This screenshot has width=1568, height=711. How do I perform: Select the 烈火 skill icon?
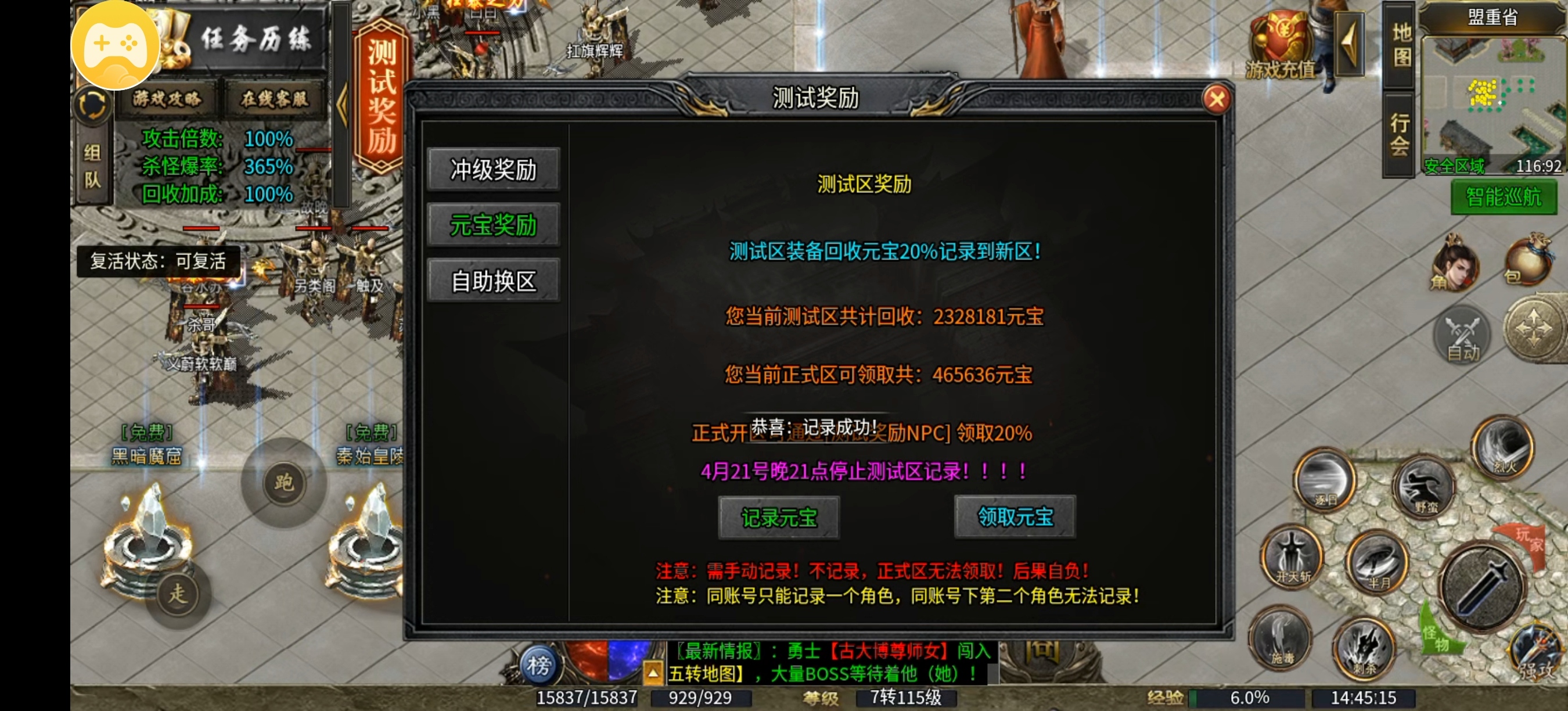coord(1502,447)
